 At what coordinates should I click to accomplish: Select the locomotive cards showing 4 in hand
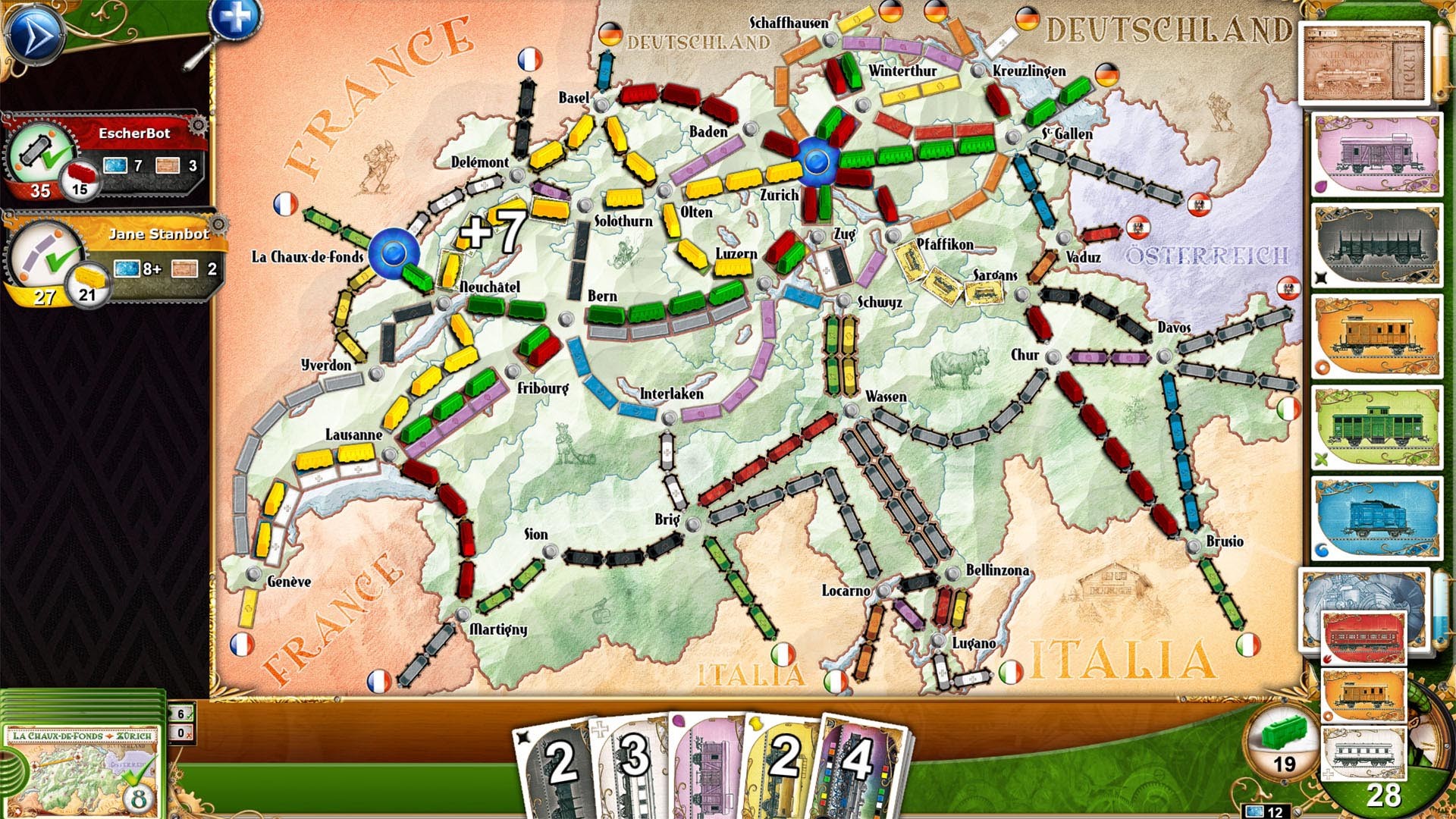click(861, 758)
